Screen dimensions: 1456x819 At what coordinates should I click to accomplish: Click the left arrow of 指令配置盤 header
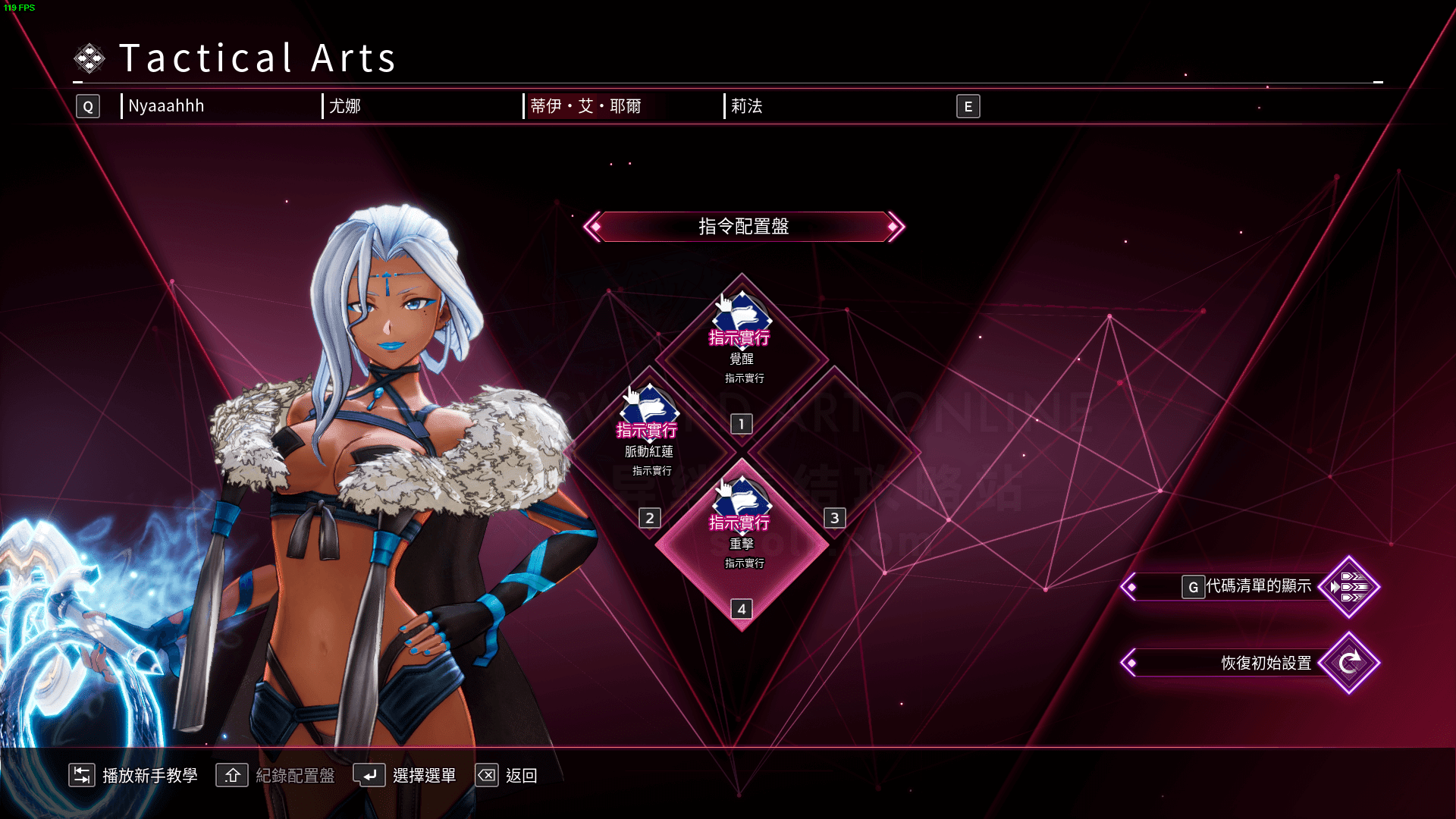coord(593,227)
